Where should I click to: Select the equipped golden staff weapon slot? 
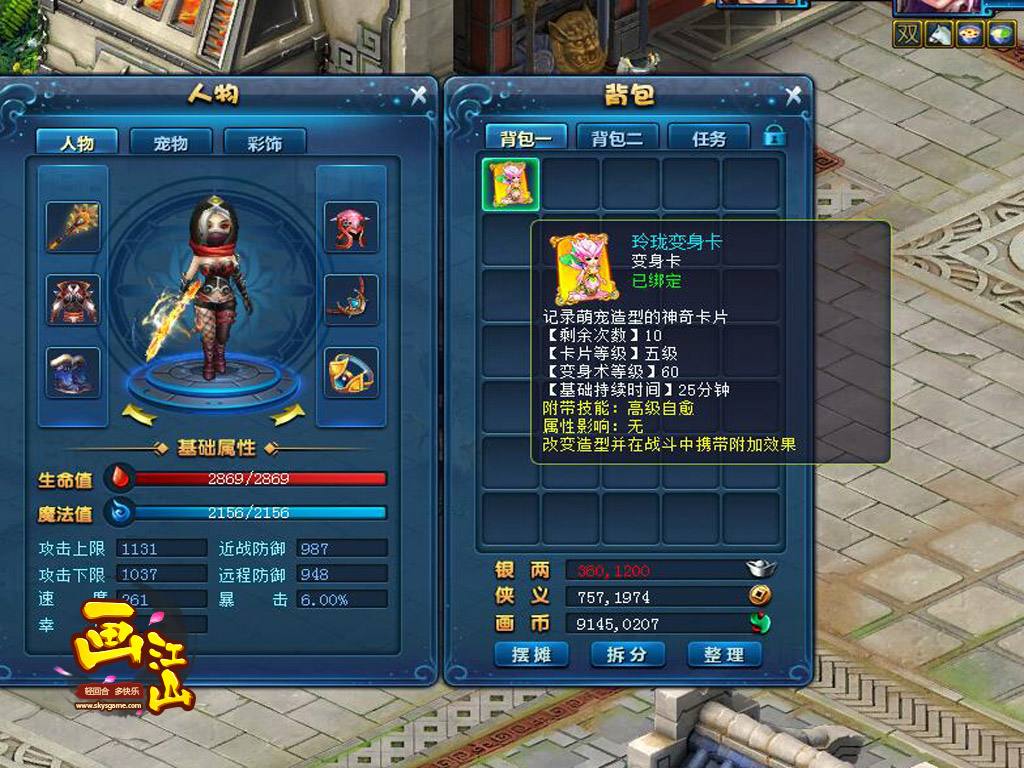point(73,226)
